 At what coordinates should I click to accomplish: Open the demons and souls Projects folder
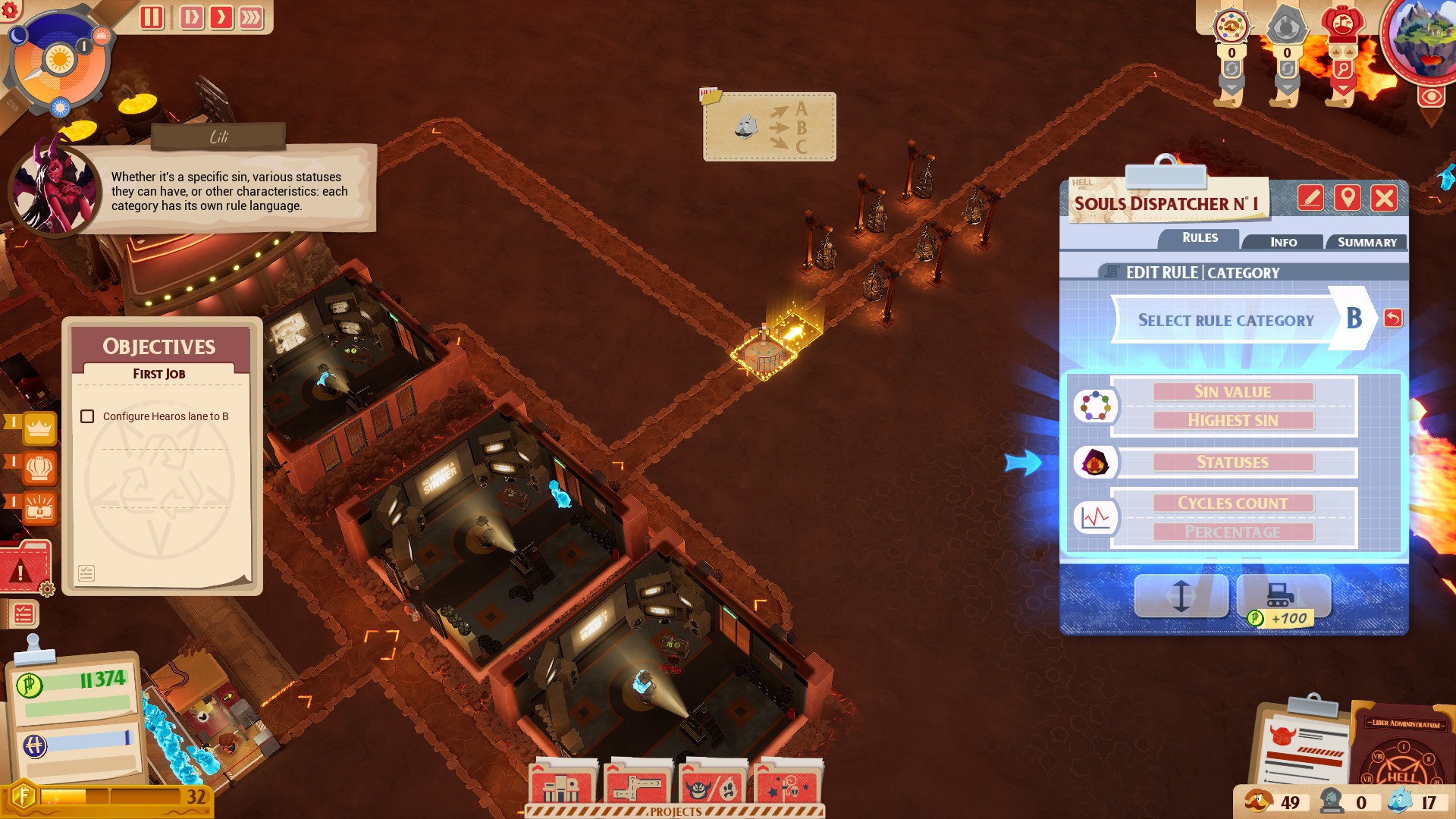711,786
